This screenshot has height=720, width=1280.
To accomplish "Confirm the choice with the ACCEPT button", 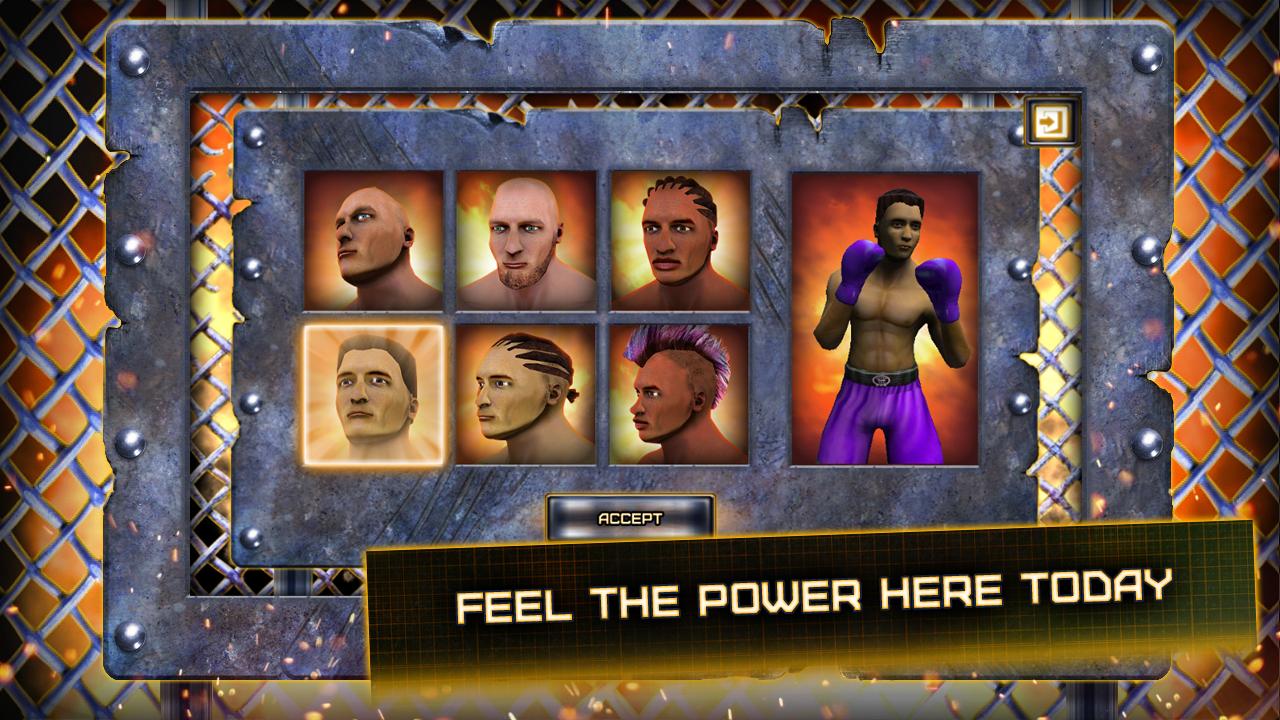I will (x=630, y=518).
